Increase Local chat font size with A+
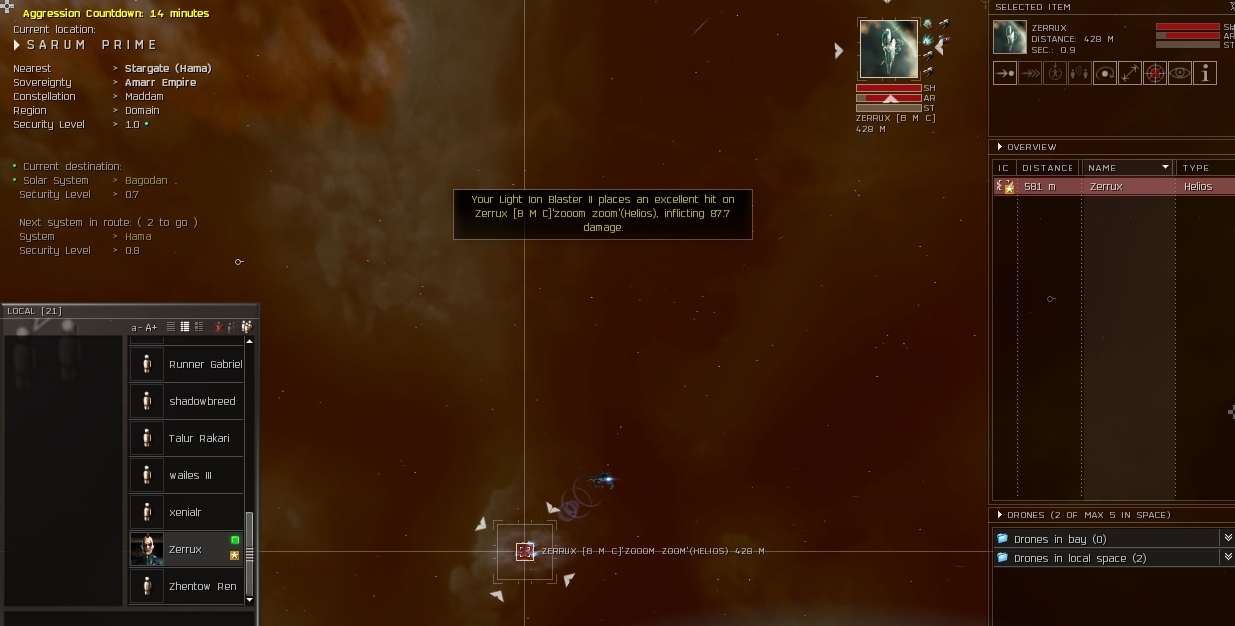 tap(151, 328)
